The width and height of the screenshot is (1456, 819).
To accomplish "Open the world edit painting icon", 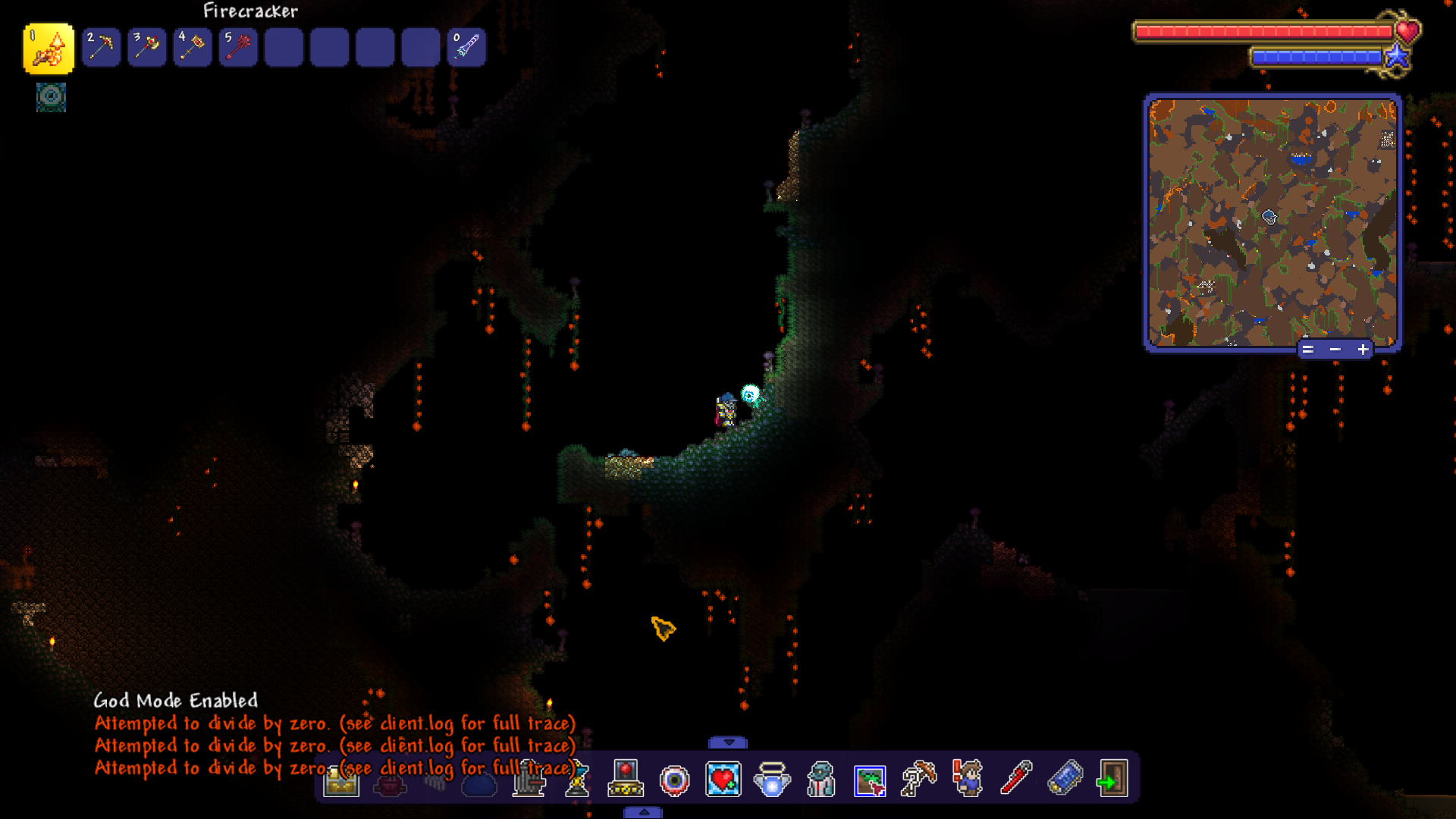I will 871,779.
